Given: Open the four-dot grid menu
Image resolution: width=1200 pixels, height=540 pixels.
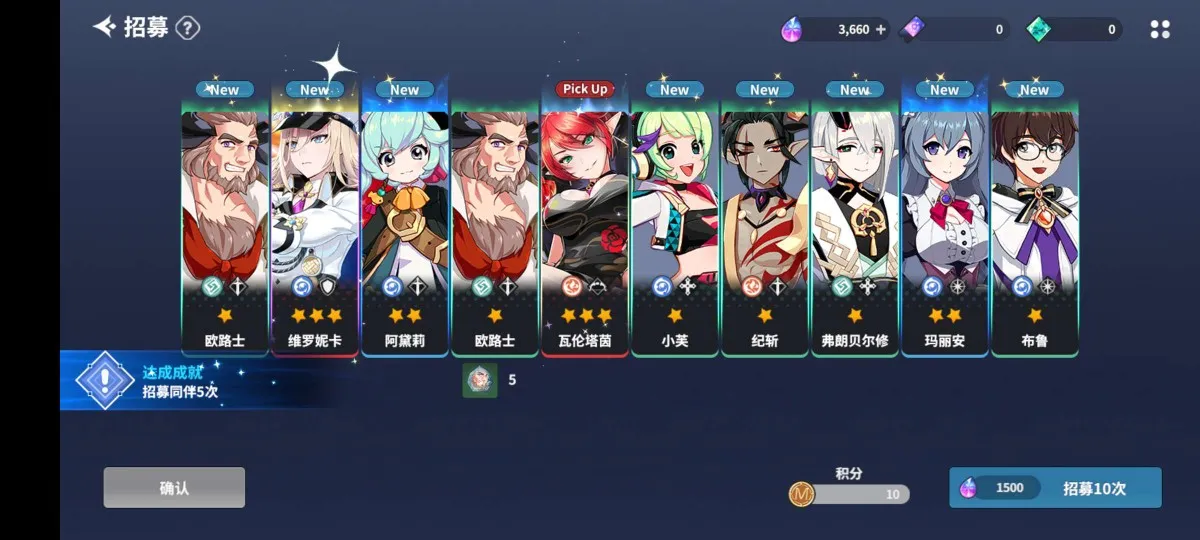Looking at the screenshot, I should point(1160,30).
